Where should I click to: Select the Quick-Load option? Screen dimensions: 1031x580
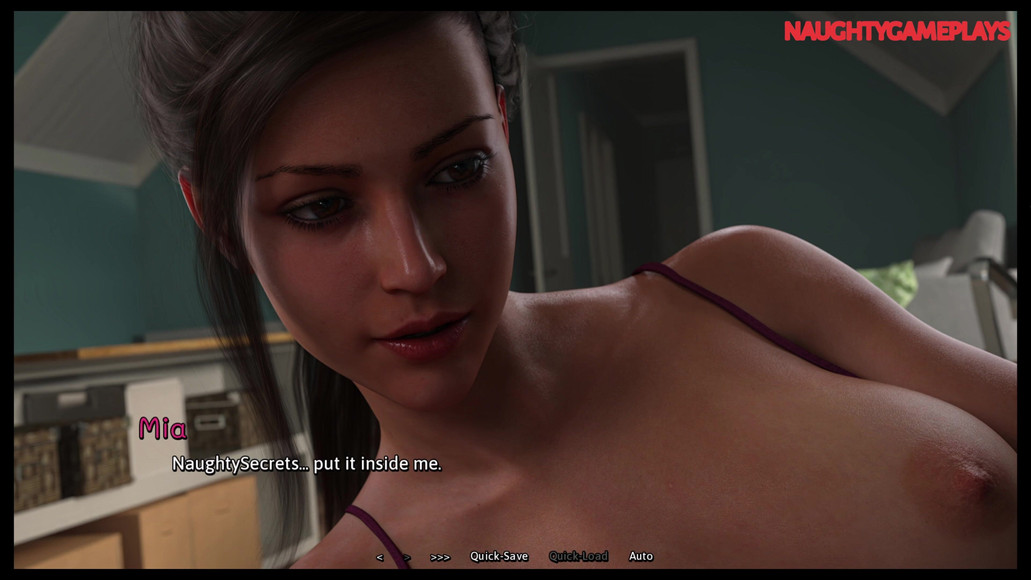pos(578,556)
